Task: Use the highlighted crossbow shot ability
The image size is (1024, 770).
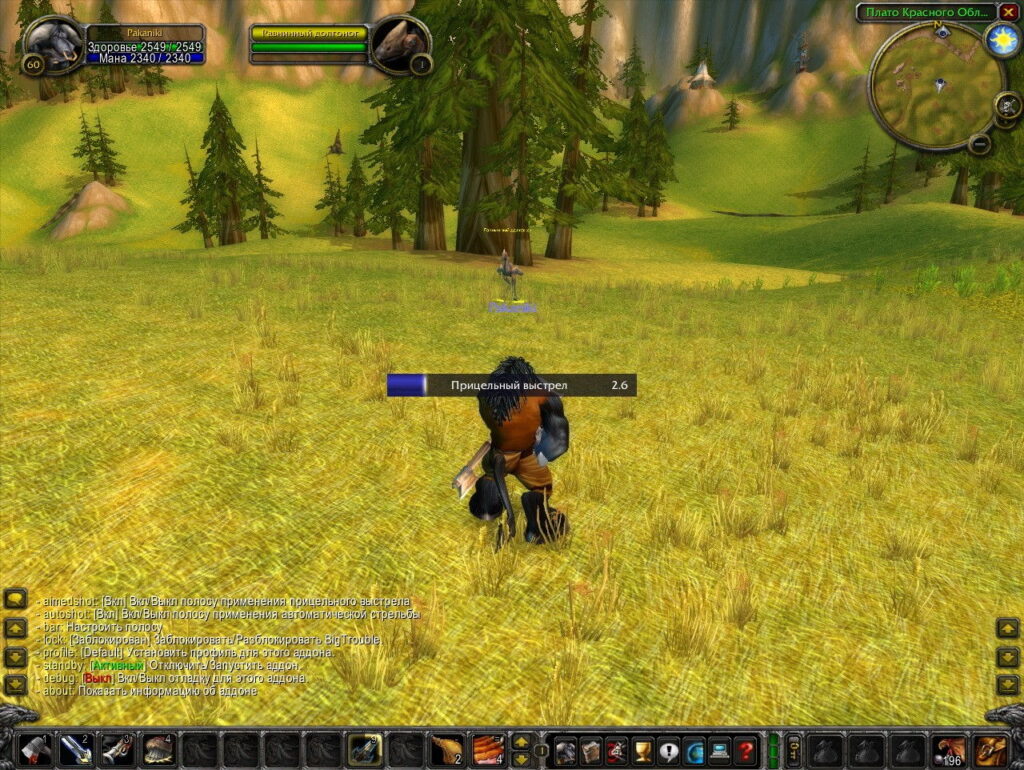Action: coord(364,749)
